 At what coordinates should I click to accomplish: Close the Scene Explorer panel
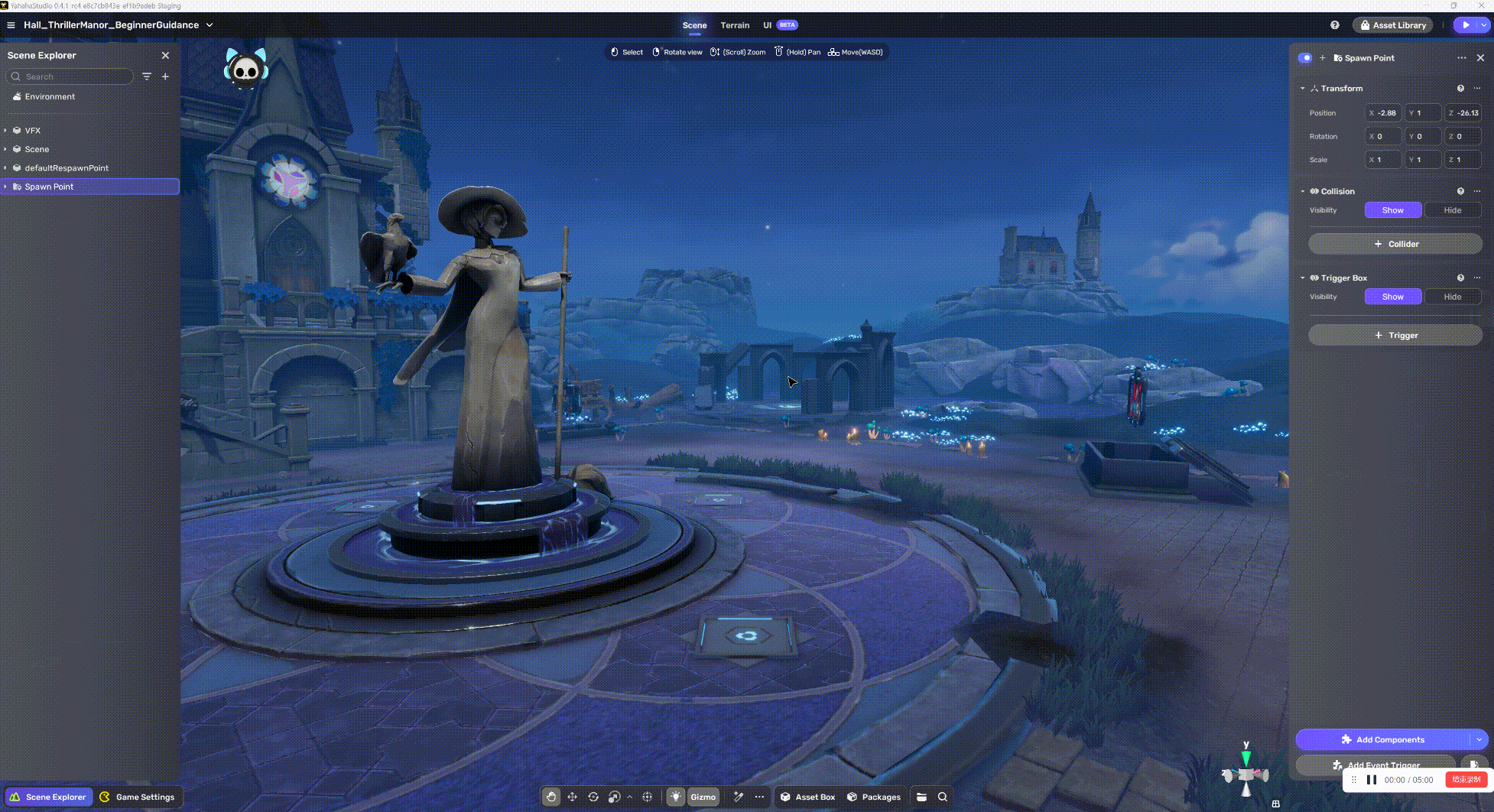[165, 56]
